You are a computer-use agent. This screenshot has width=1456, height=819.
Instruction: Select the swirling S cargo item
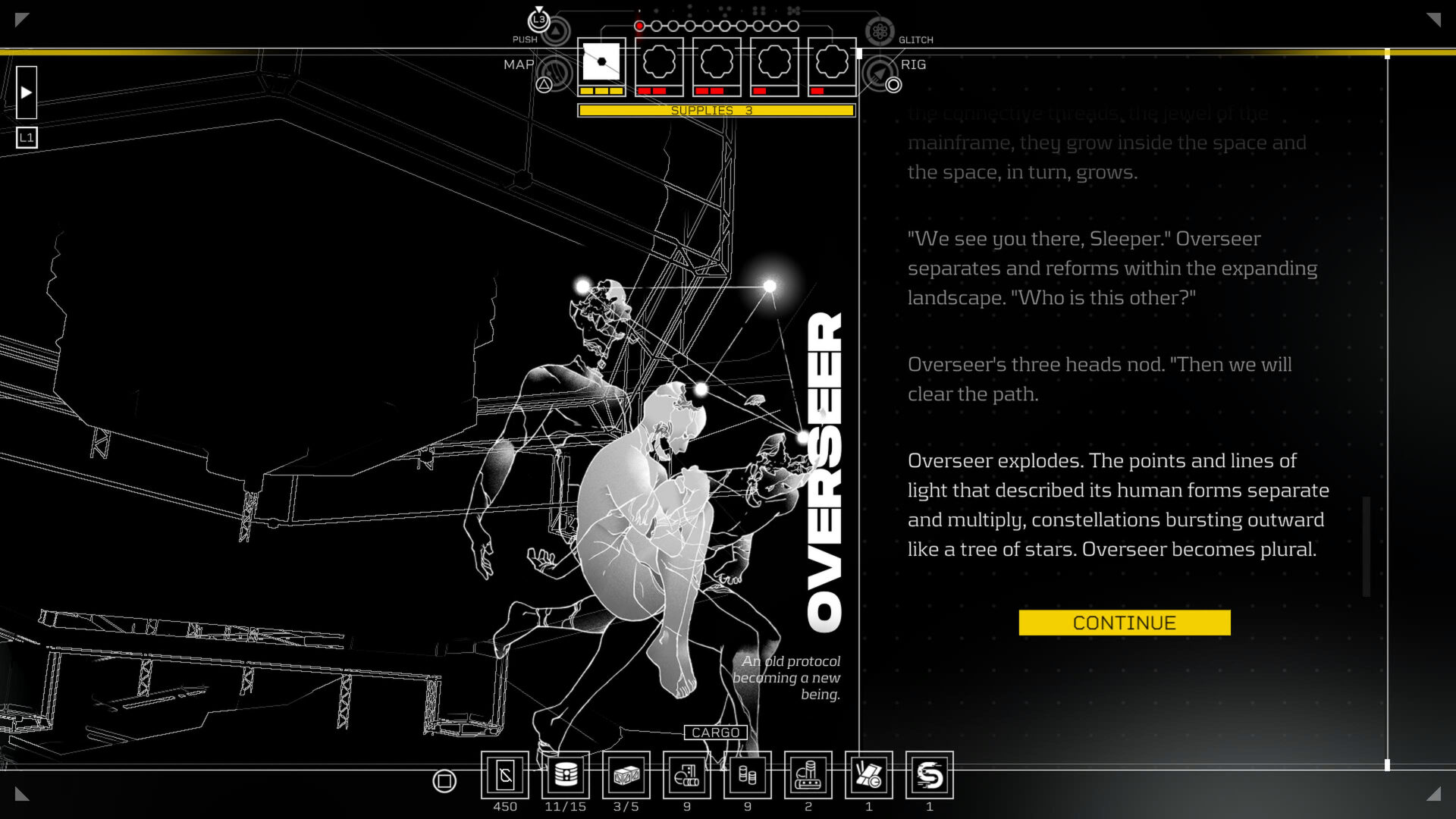point(930,775)
